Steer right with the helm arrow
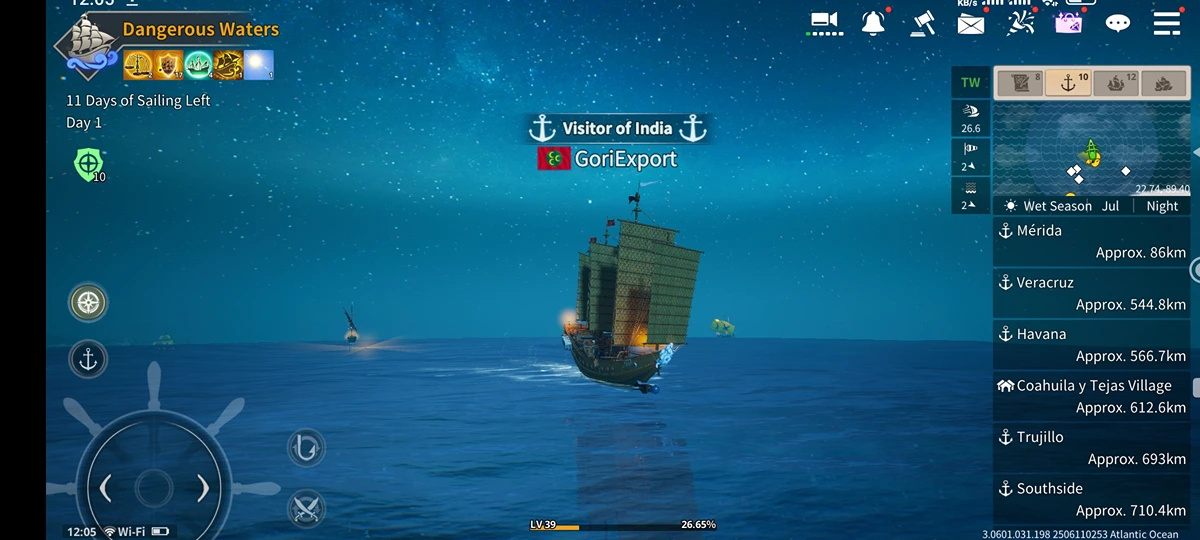1200x540 pixels. [x=203, y=487]
